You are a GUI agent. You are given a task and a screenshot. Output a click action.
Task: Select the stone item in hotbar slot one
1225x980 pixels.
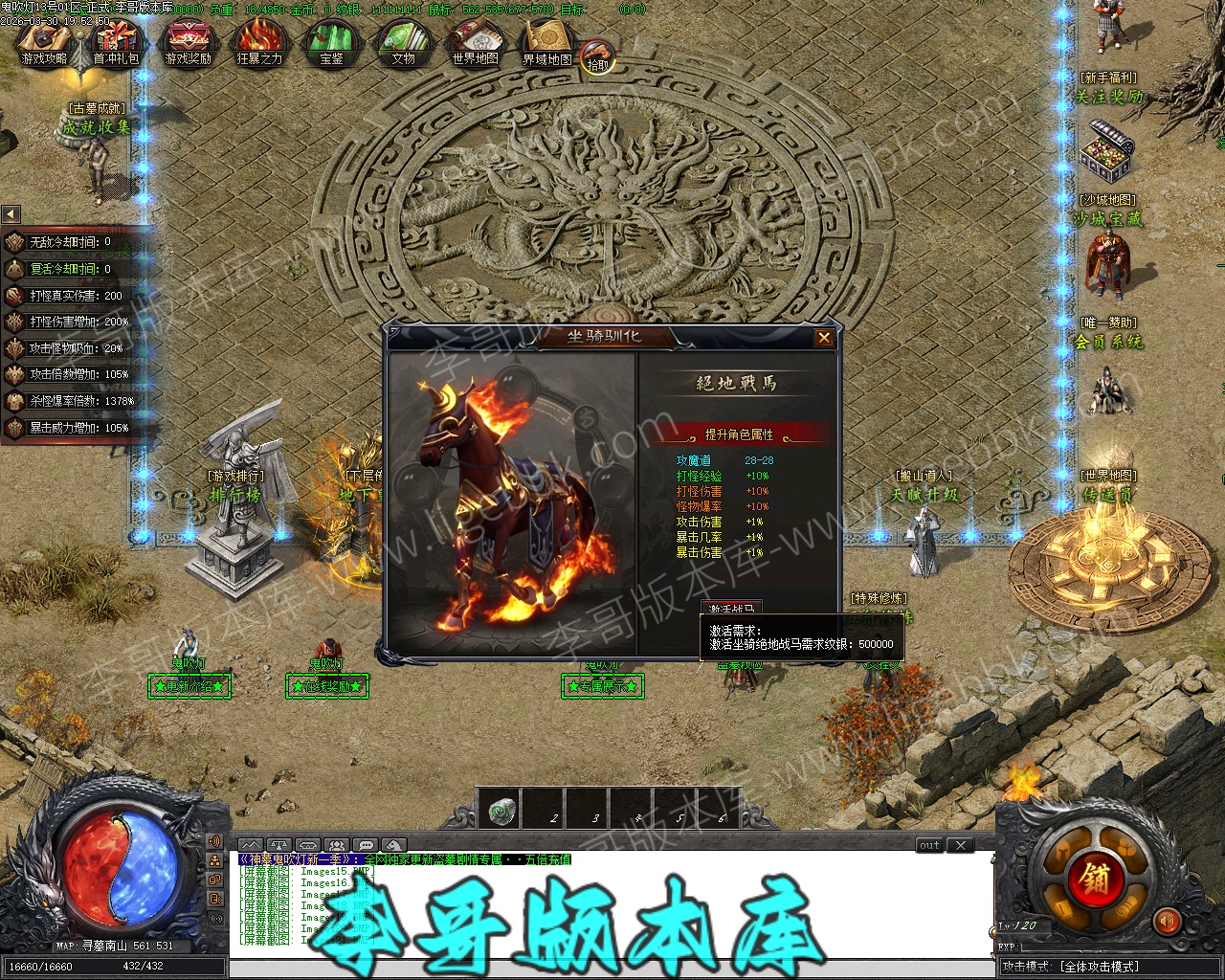(498, 812)
